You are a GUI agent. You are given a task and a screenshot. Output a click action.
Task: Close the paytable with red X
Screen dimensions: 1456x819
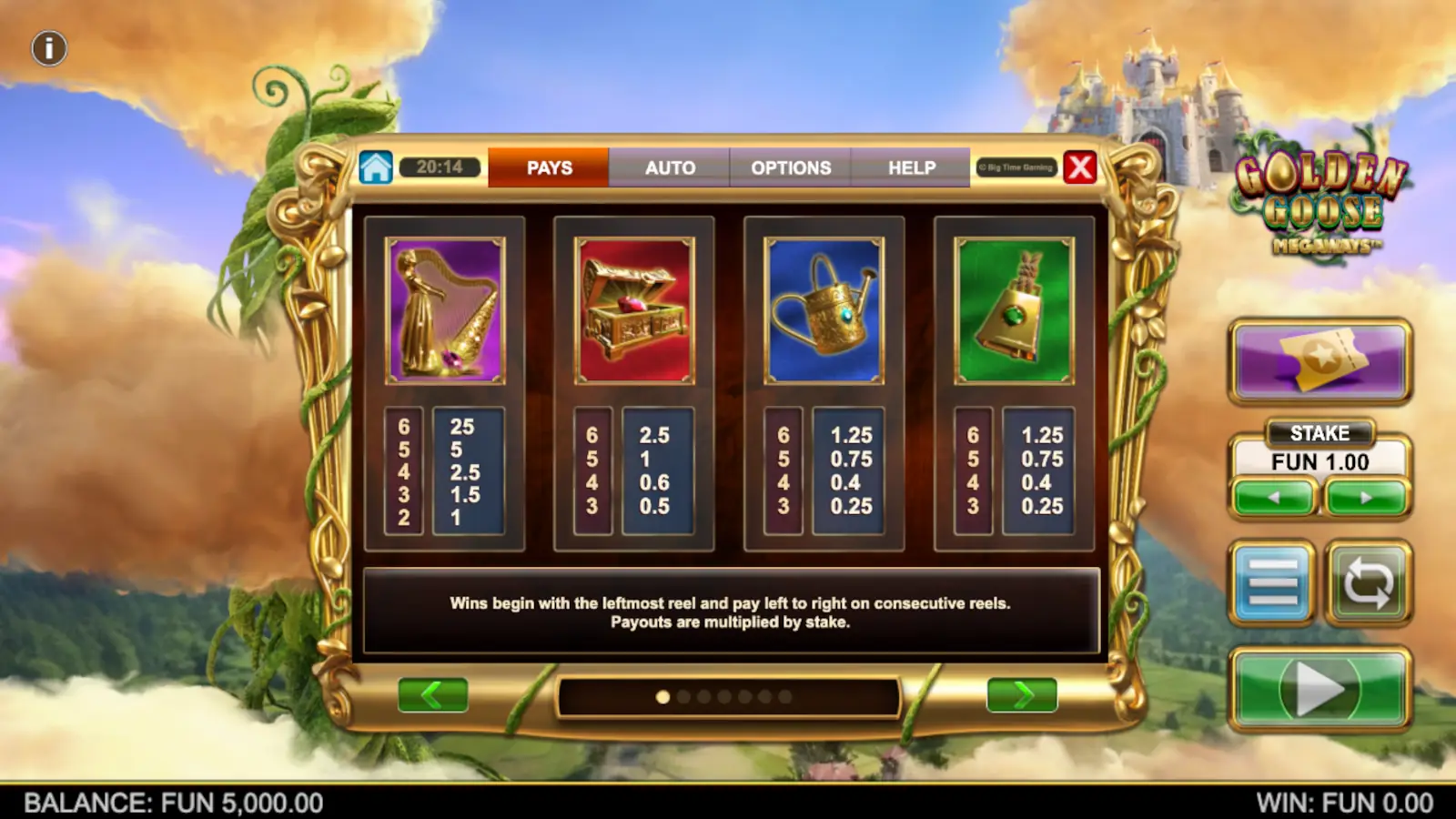pos(1079,167)
